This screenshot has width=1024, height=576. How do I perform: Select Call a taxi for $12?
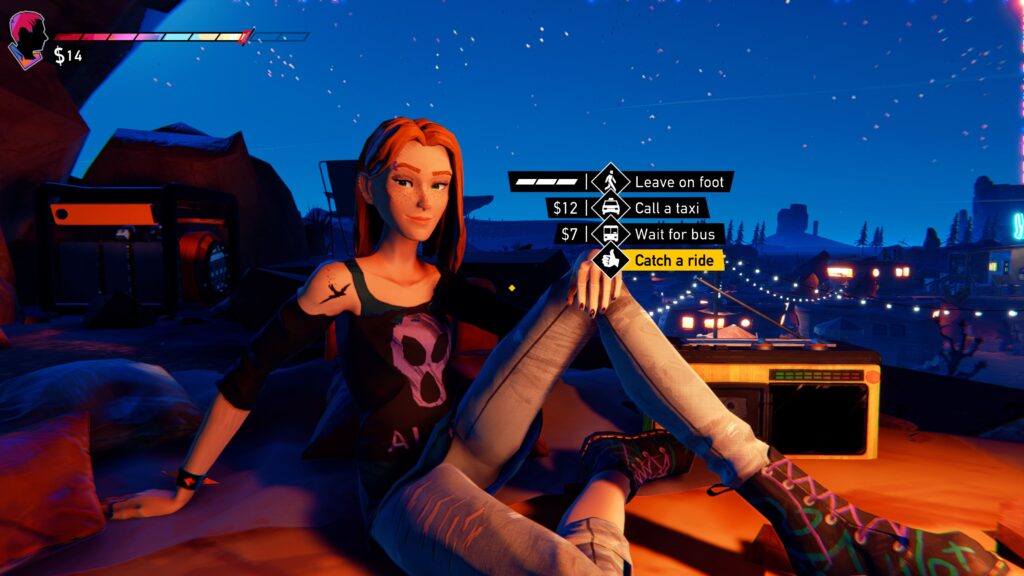[x=670, y=208]
